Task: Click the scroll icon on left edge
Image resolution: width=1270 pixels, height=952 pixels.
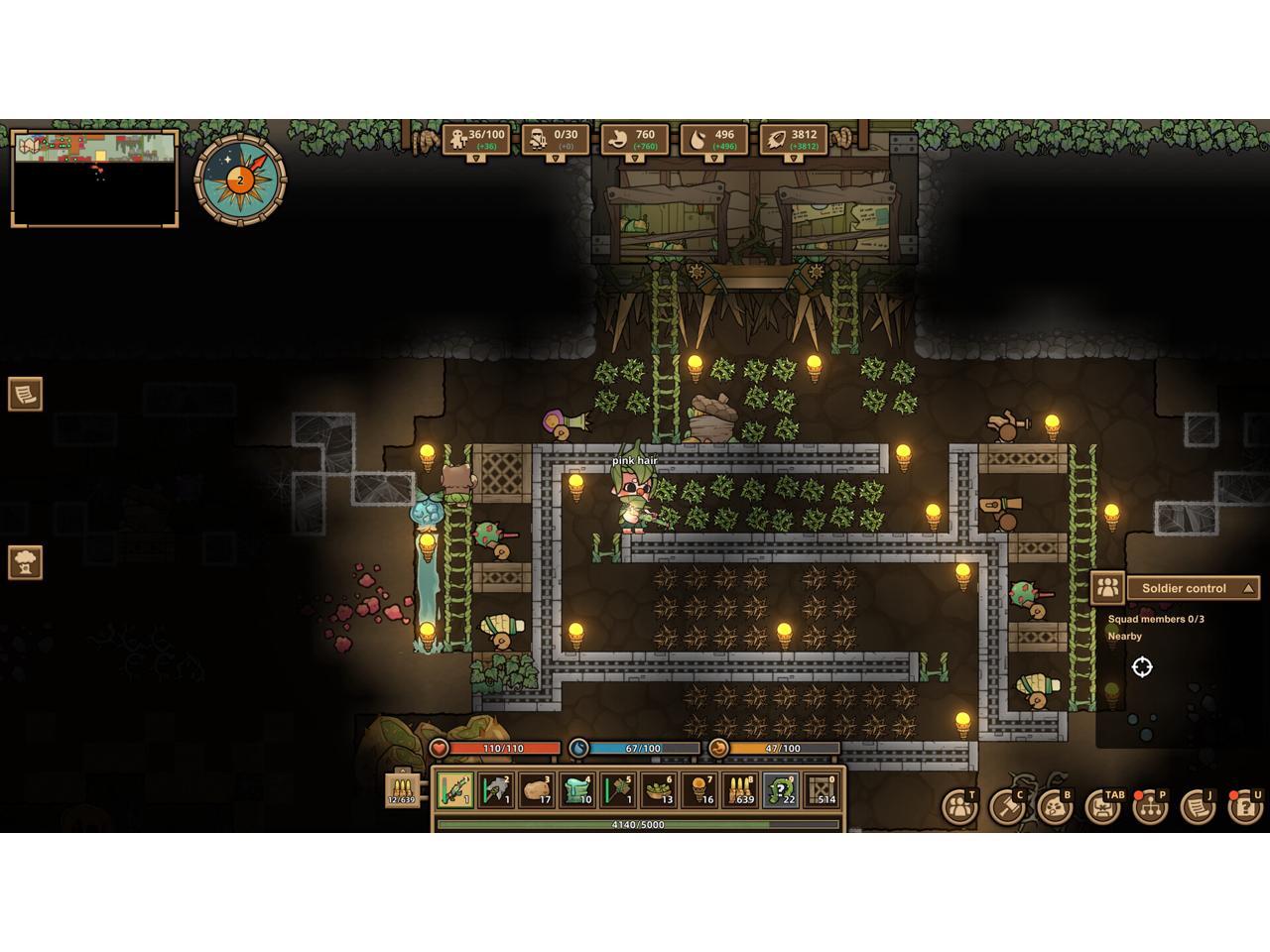Action: [x=26, y=394]
